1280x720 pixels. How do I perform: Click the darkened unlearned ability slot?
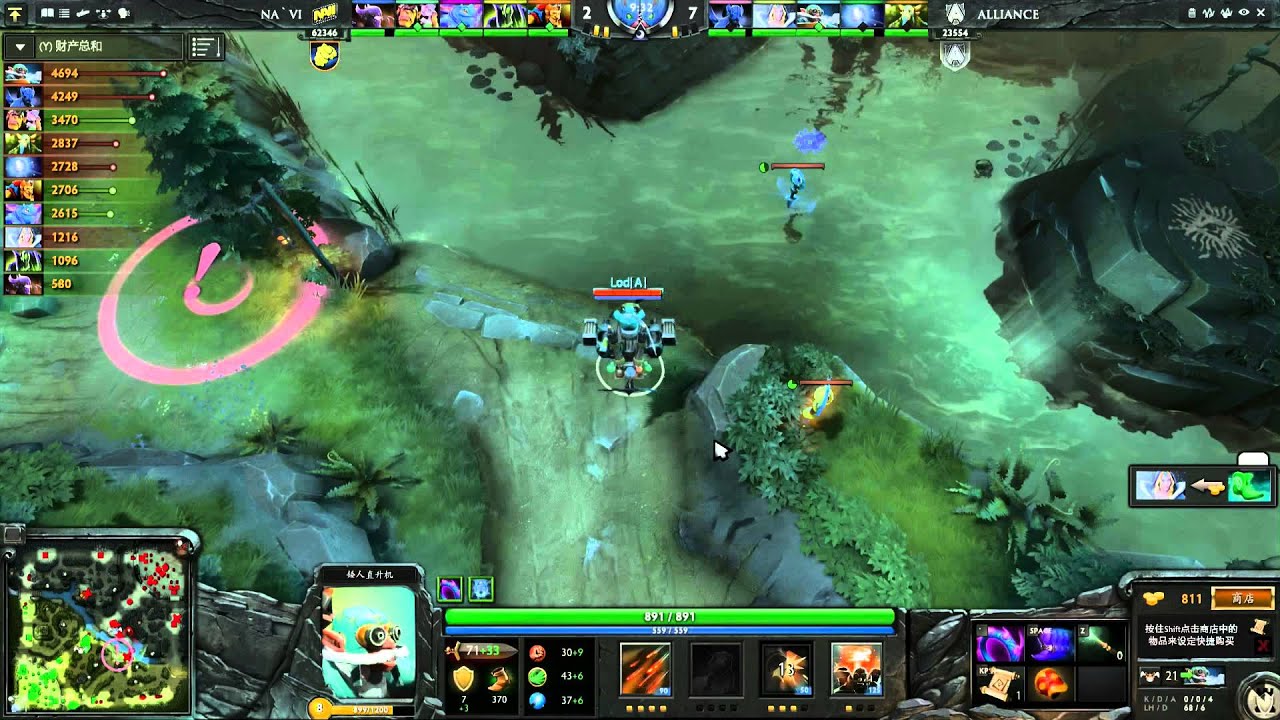716,669
